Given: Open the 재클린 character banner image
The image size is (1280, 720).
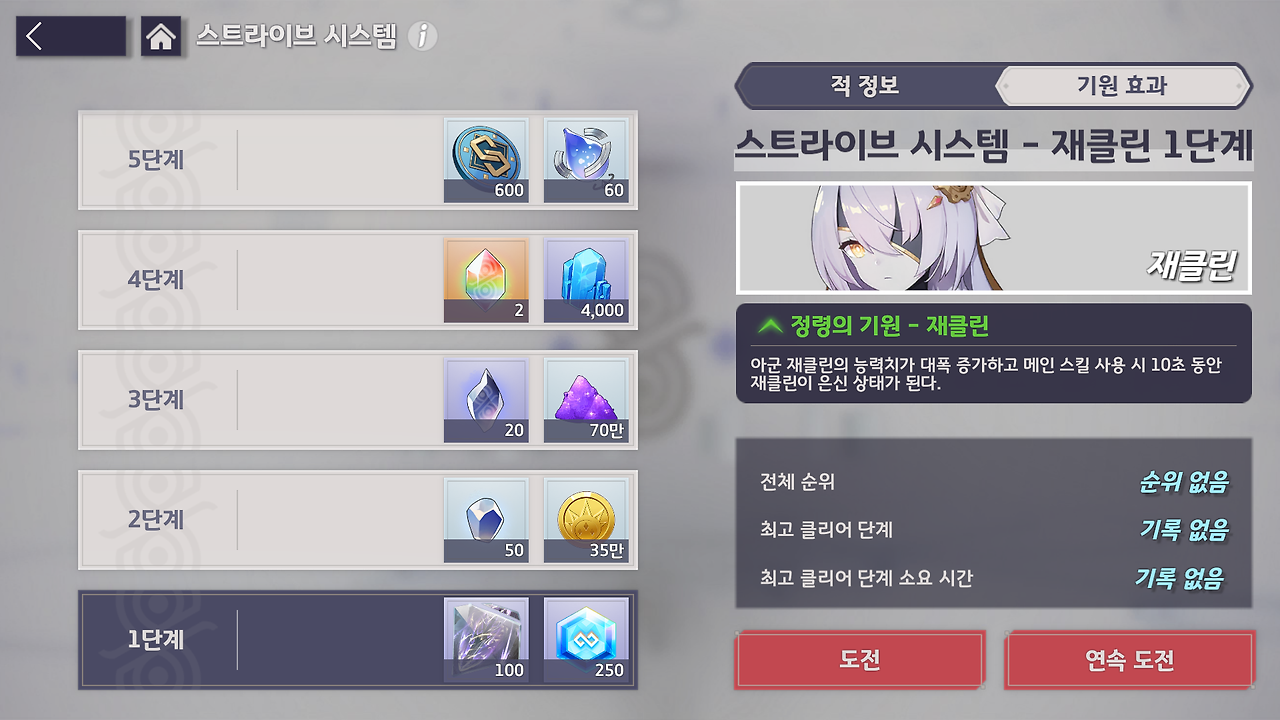Looking at the screenshot, I should tap(992, 237).
